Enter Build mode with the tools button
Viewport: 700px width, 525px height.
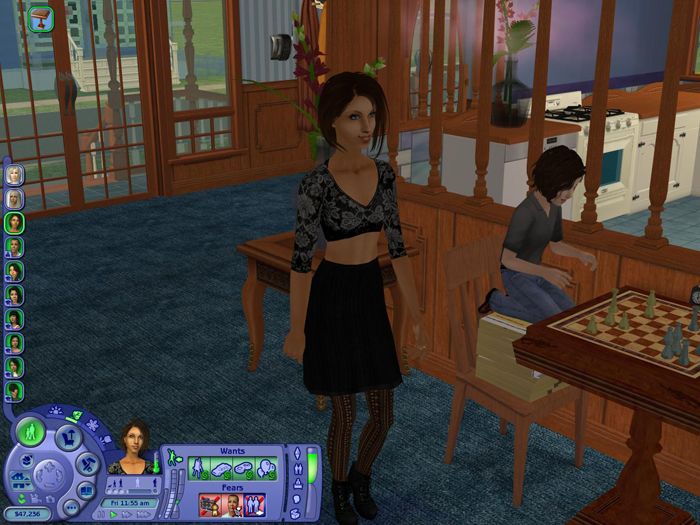click(x=87, y=464)
